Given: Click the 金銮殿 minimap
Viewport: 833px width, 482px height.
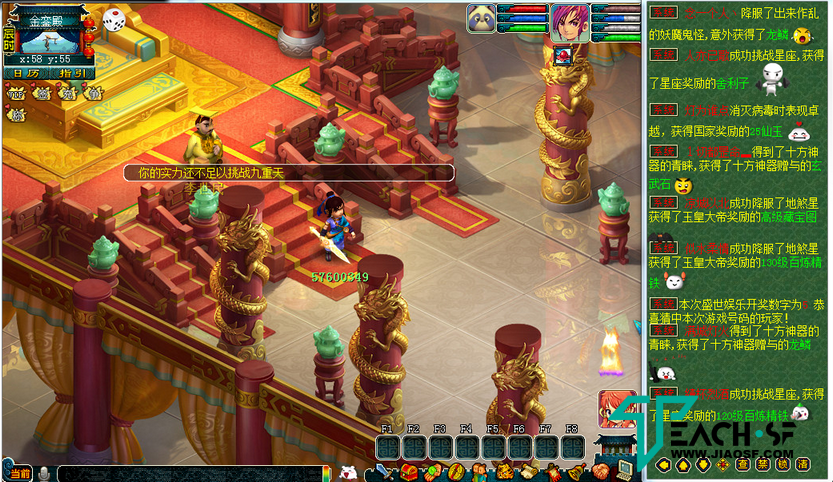Looking at the screenshot, I should coord(50,40).
